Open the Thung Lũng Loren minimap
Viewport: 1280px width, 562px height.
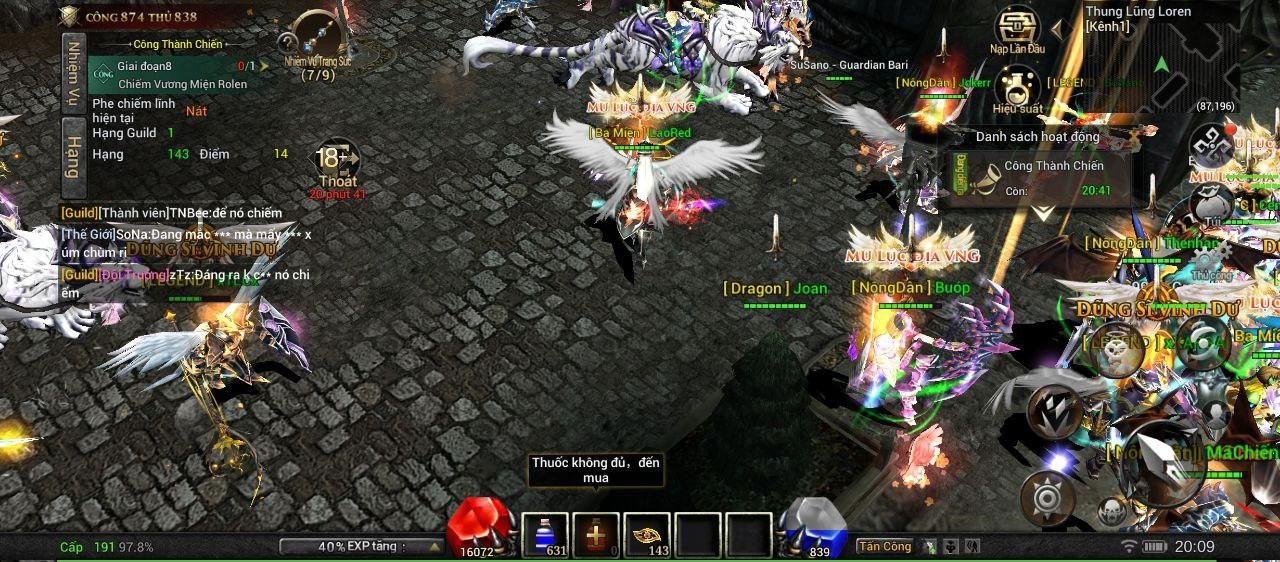point(1160,58)
